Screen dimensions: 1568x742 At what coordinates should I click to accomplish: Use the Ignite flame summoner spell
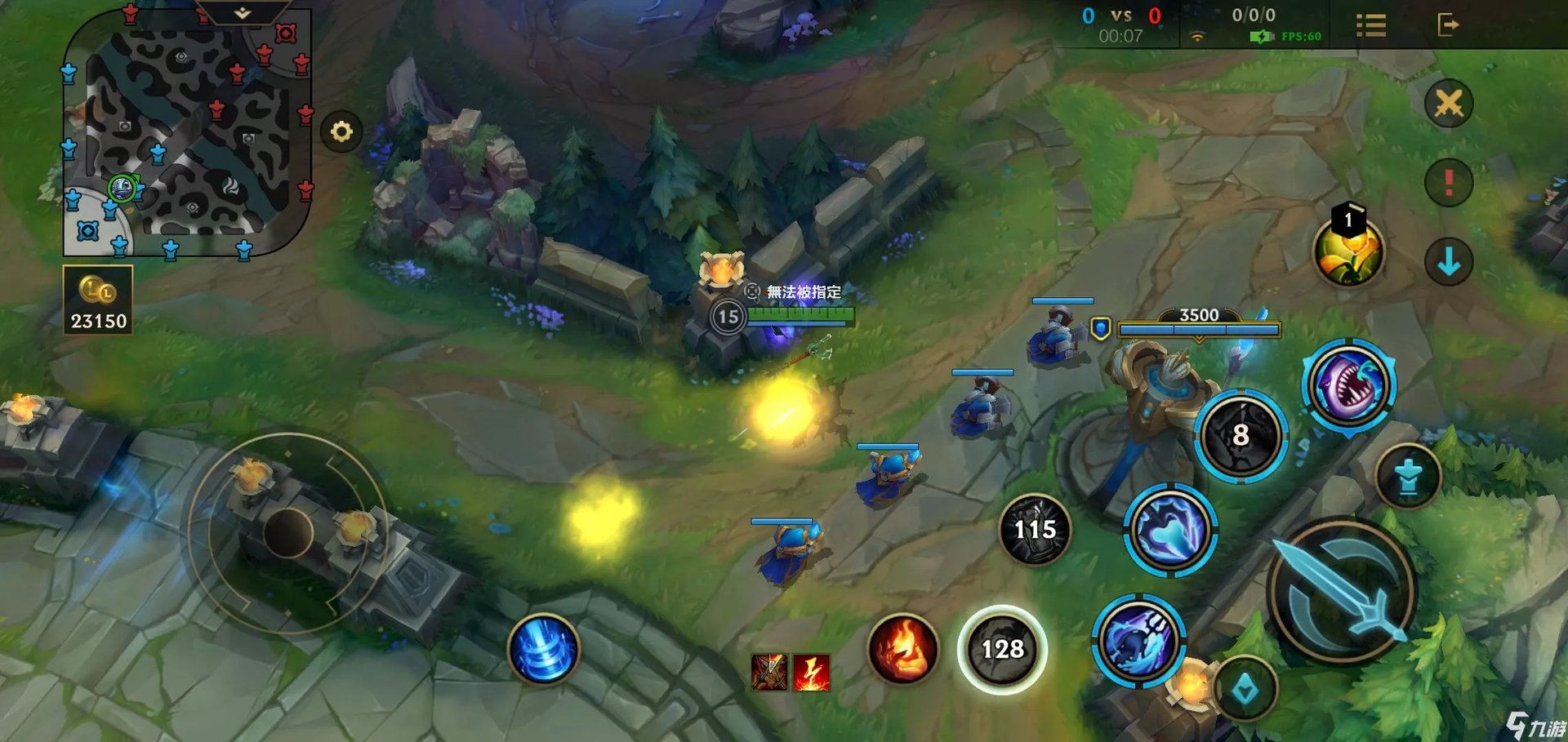(x=902, y=649)
